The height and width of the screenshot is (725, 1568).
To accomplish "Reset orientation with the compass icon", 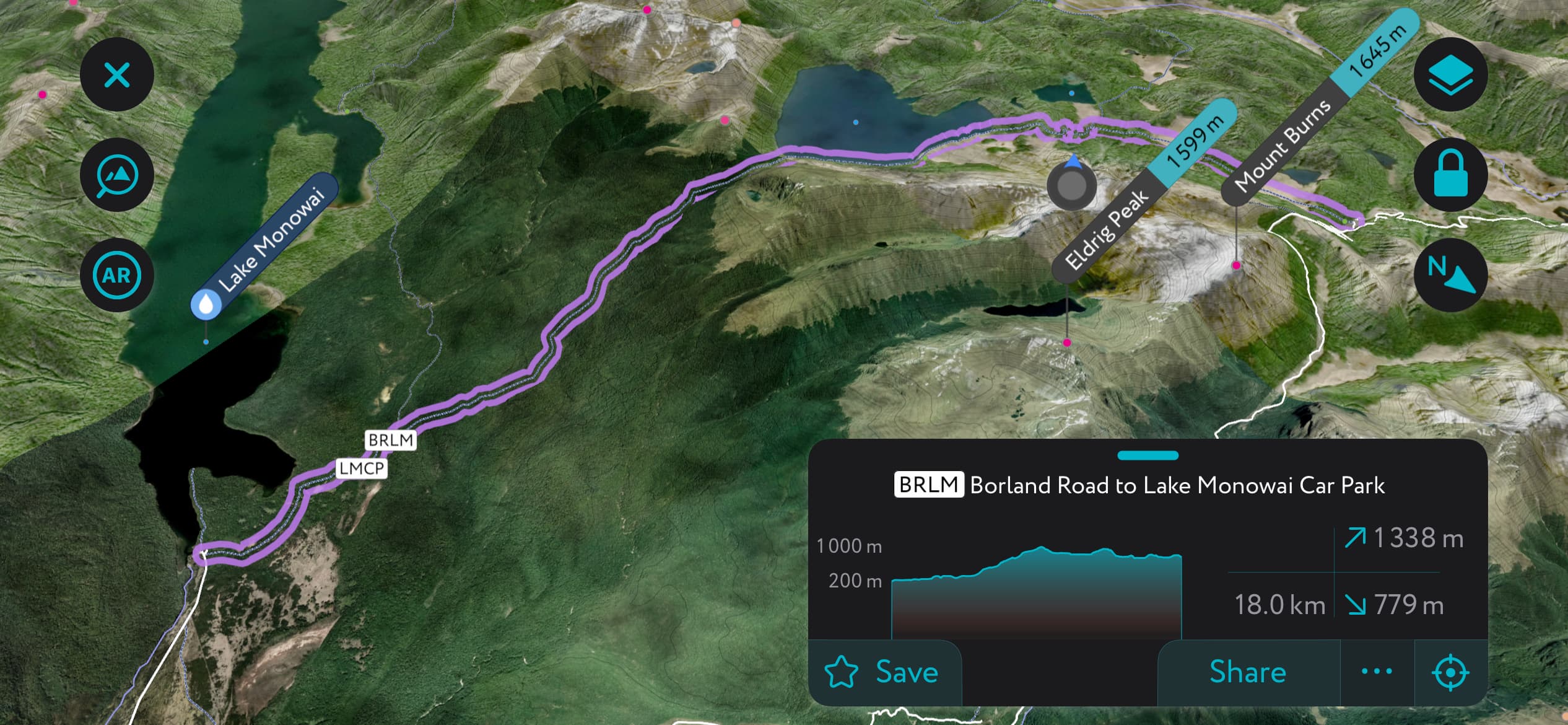I will tap(1452, 275).
